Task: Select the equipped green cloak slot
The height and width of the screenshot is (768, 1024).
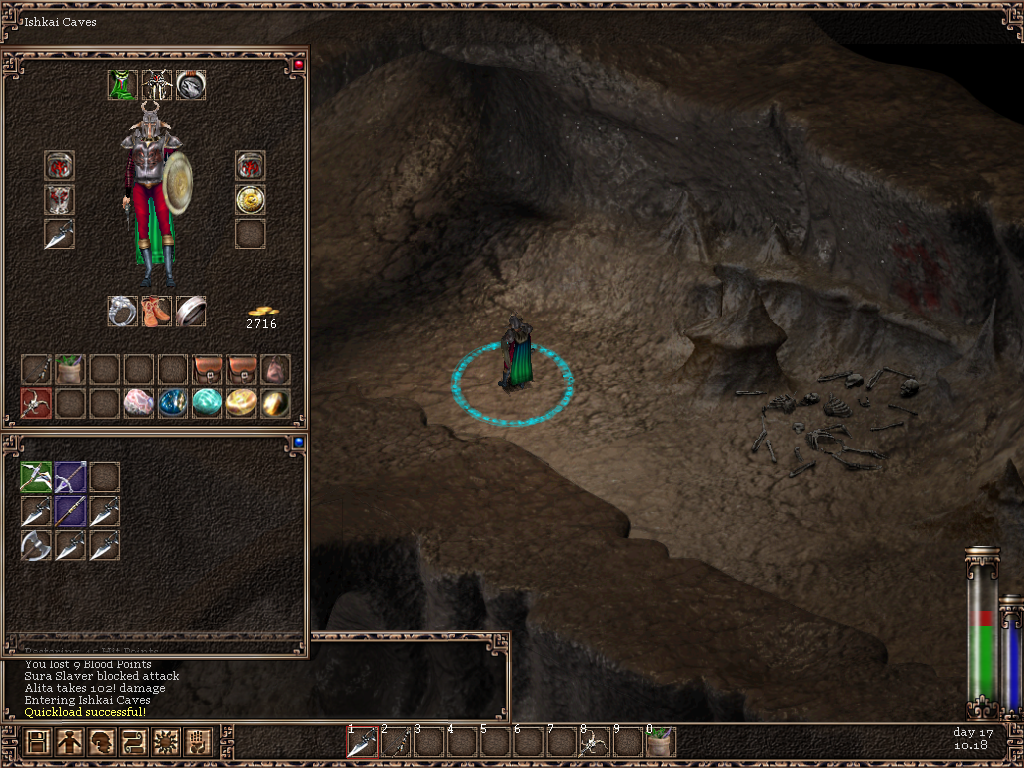Action: pyautogui.click(x=123, y=86)
